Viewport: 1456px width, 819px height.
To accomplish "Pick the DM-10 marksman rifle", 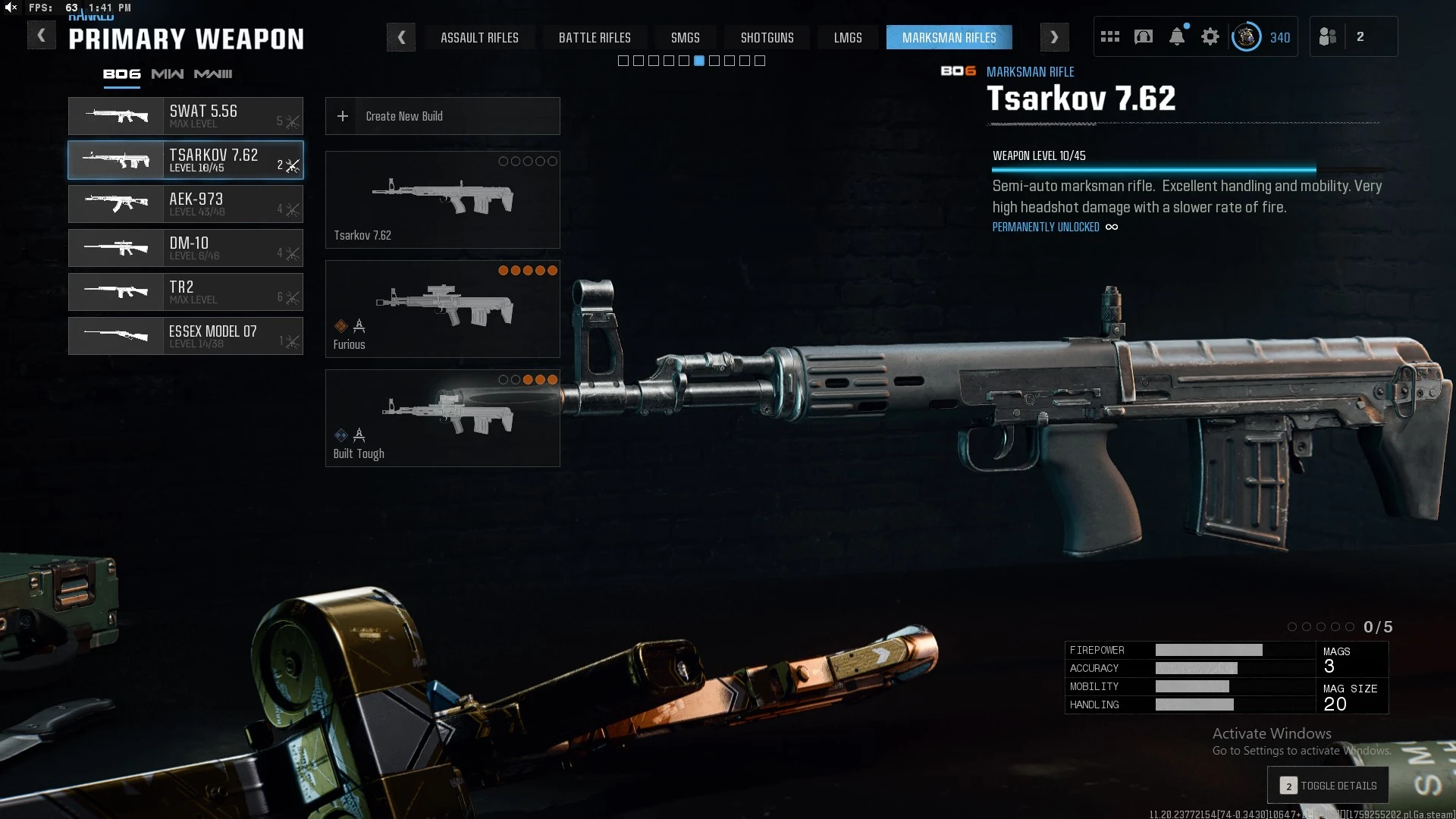I will pos(186,248).
